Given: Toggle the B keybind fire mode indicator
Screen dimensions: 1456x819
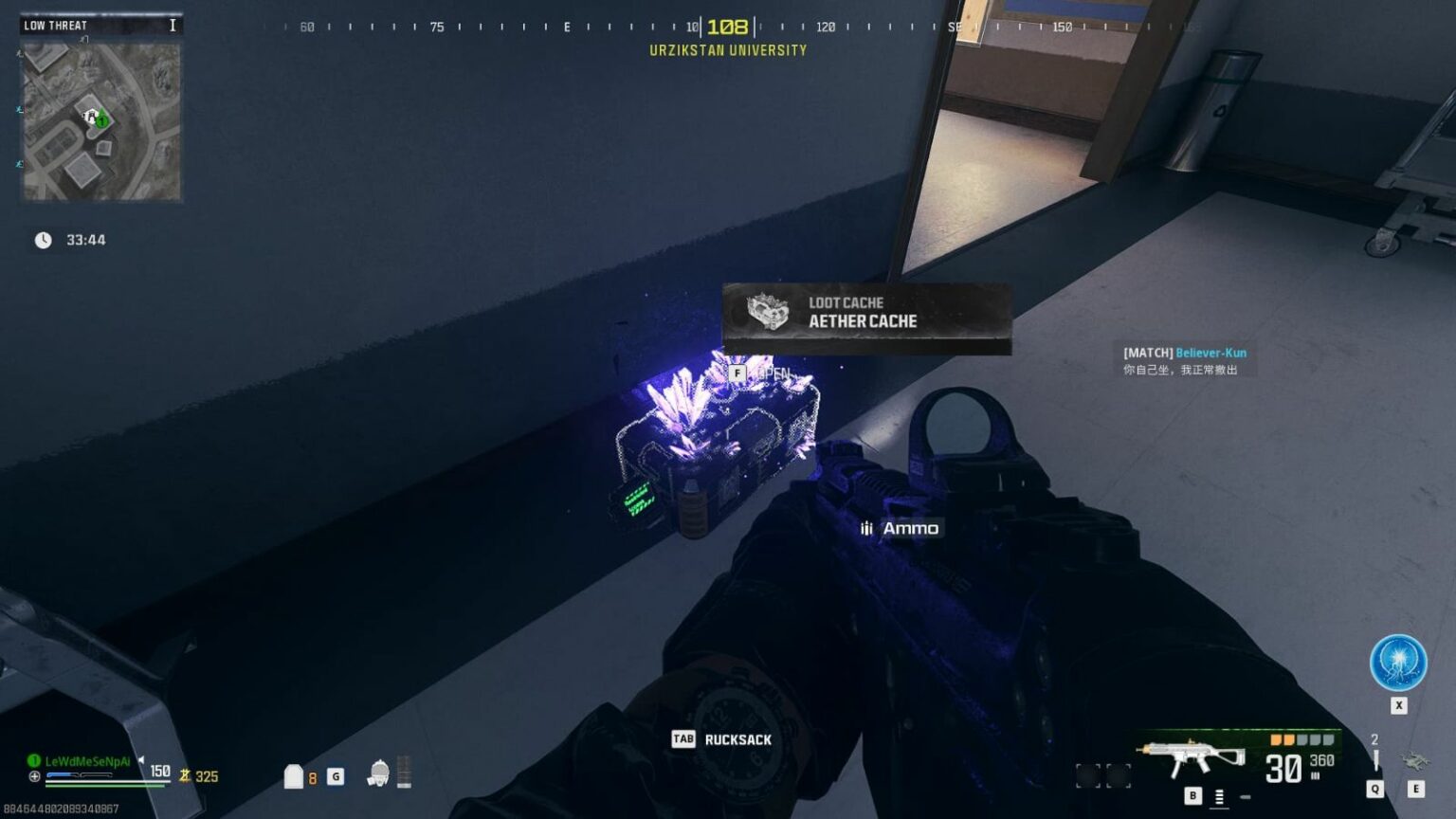Looking at the screenshot, I should pyautogui.click(x=1193, y=795).
